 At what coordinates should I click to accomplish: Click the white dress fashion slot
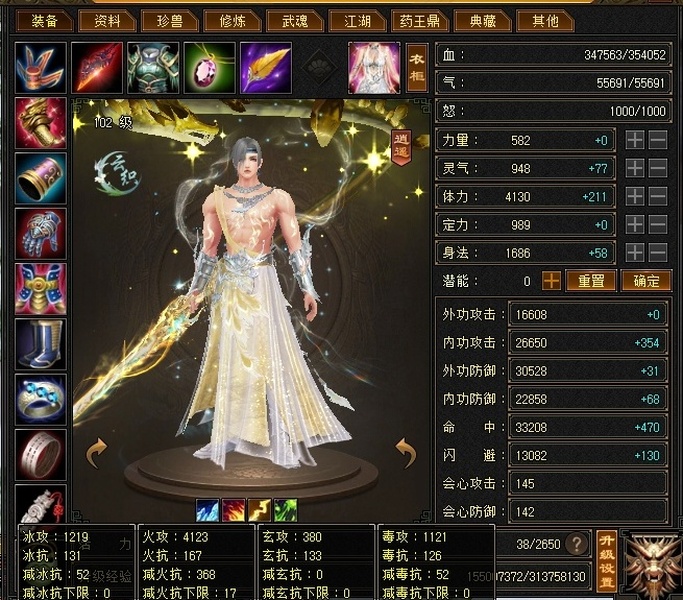[x=373, y=66]
